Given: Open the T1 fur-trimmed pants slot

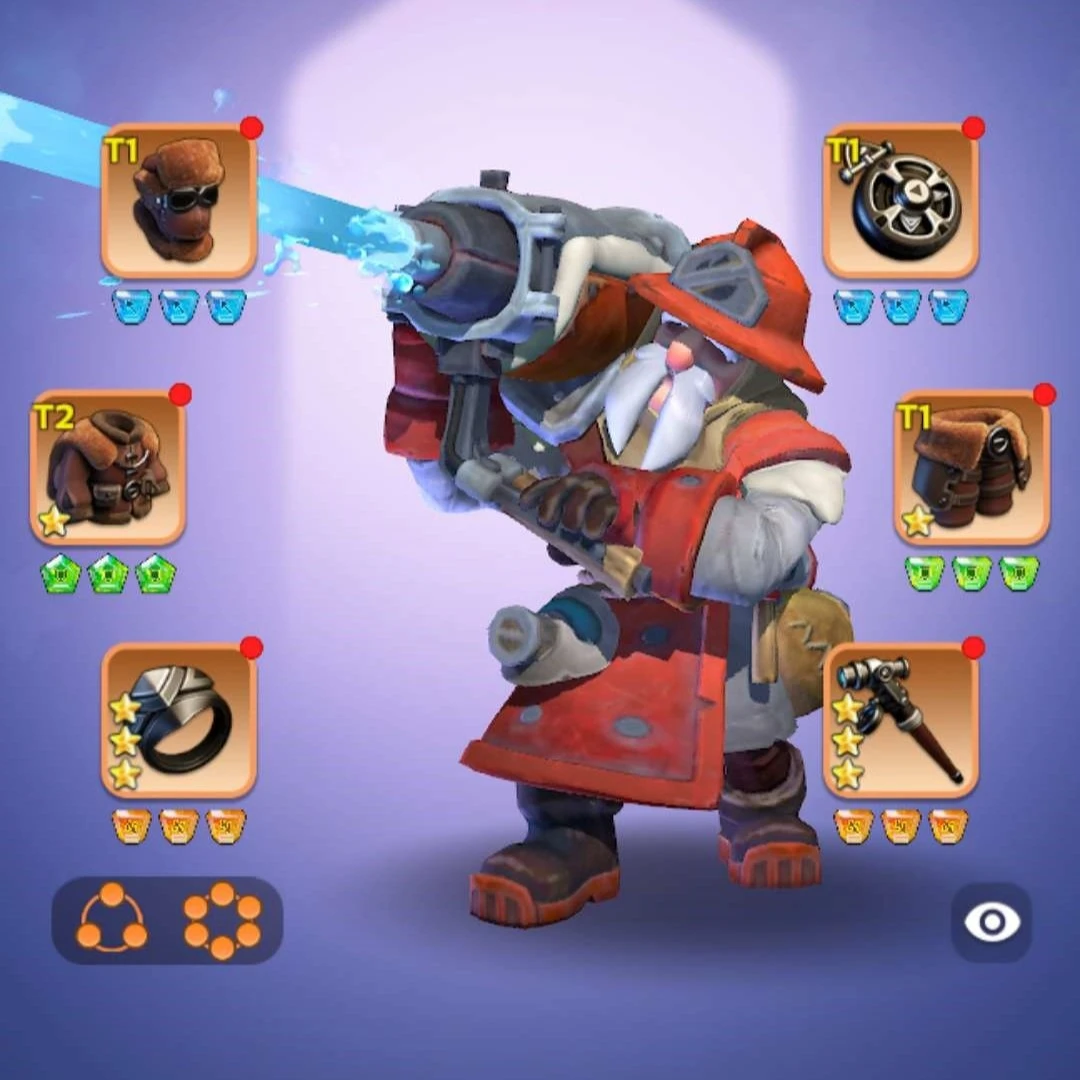Looking at the screenshot, I should (971, 467).
